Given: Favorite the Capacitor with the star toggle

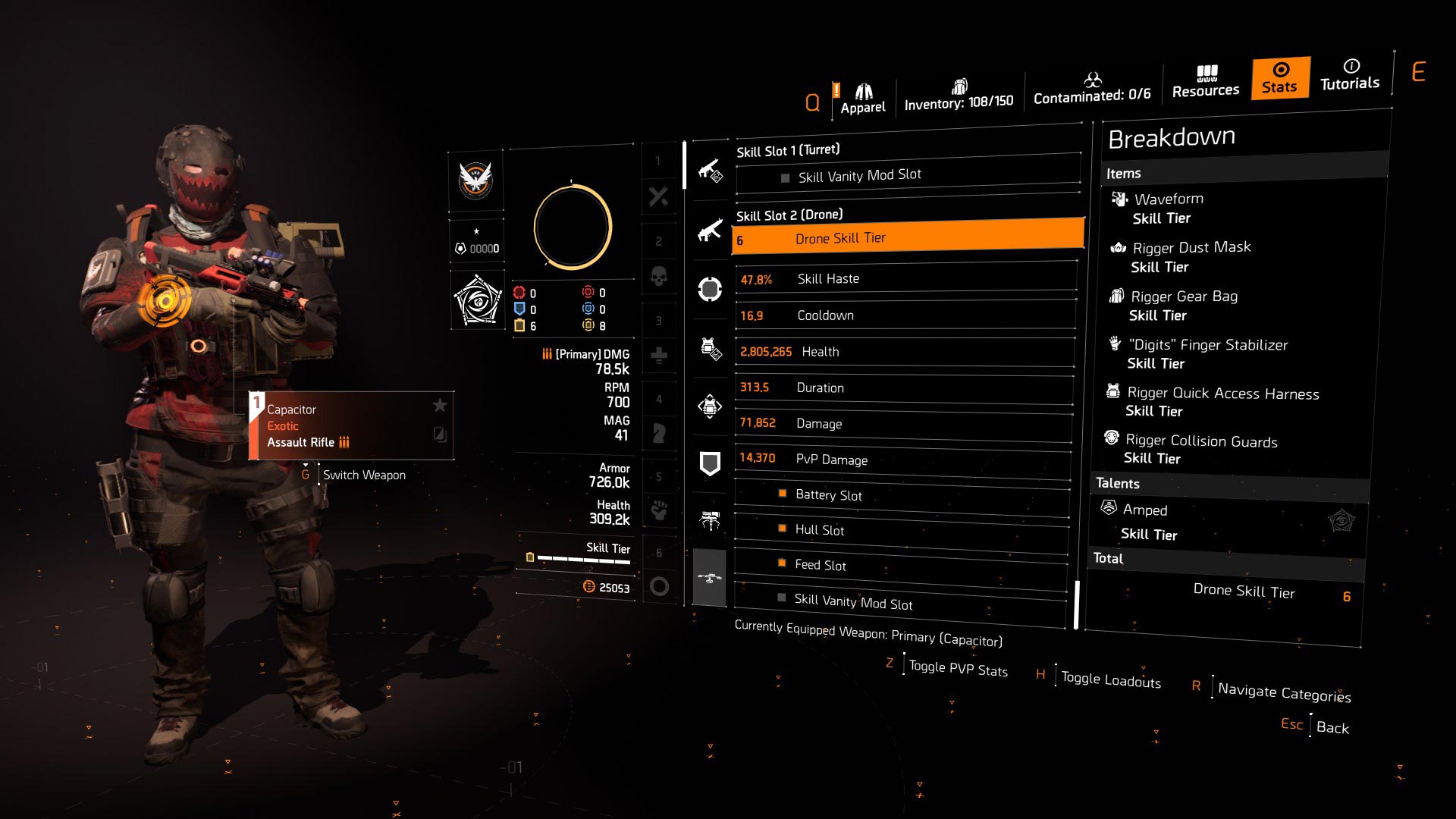Looking at the screenshot, I should tap(440, 406).
